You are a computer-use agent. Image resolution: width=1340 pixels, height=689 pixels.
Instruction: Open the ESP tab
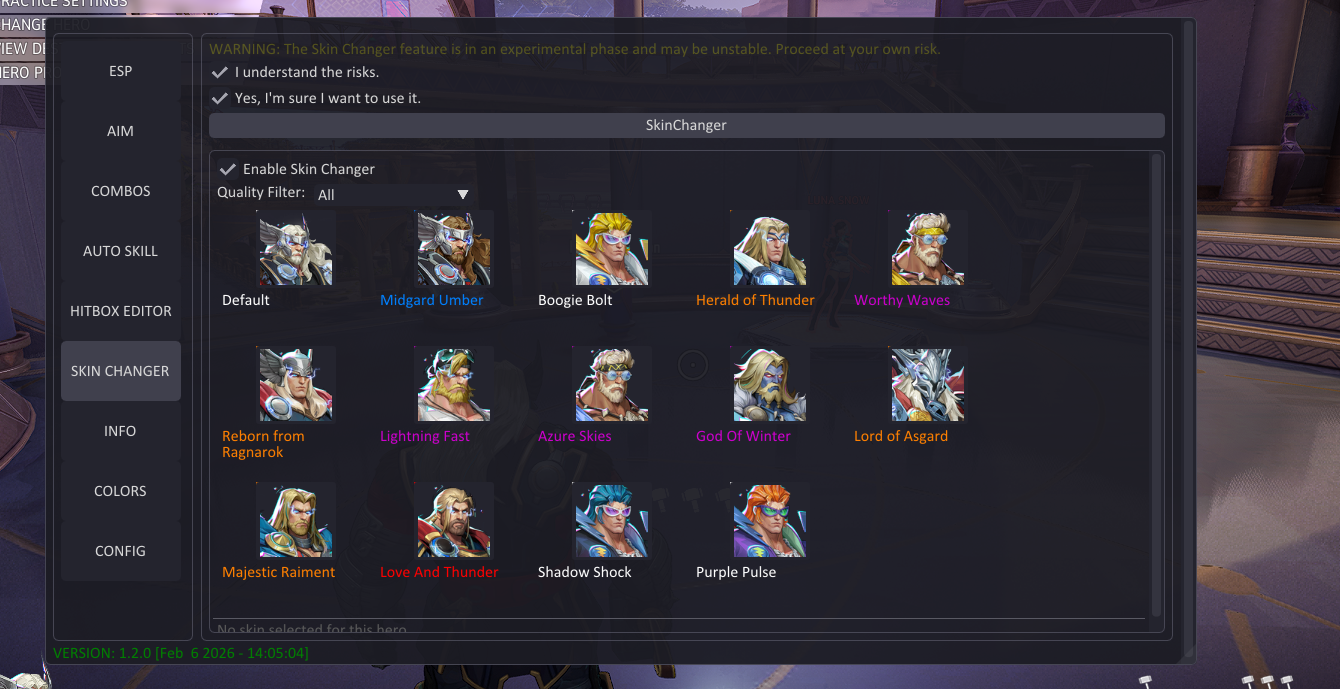tap(120, 71)
